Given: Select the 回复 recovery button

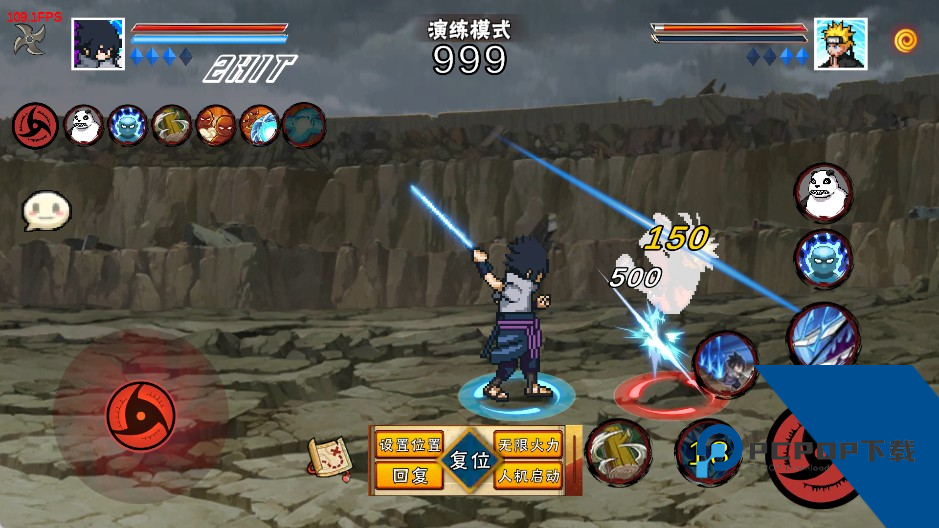Looking at the screenshot, I should tap(409, 476).
